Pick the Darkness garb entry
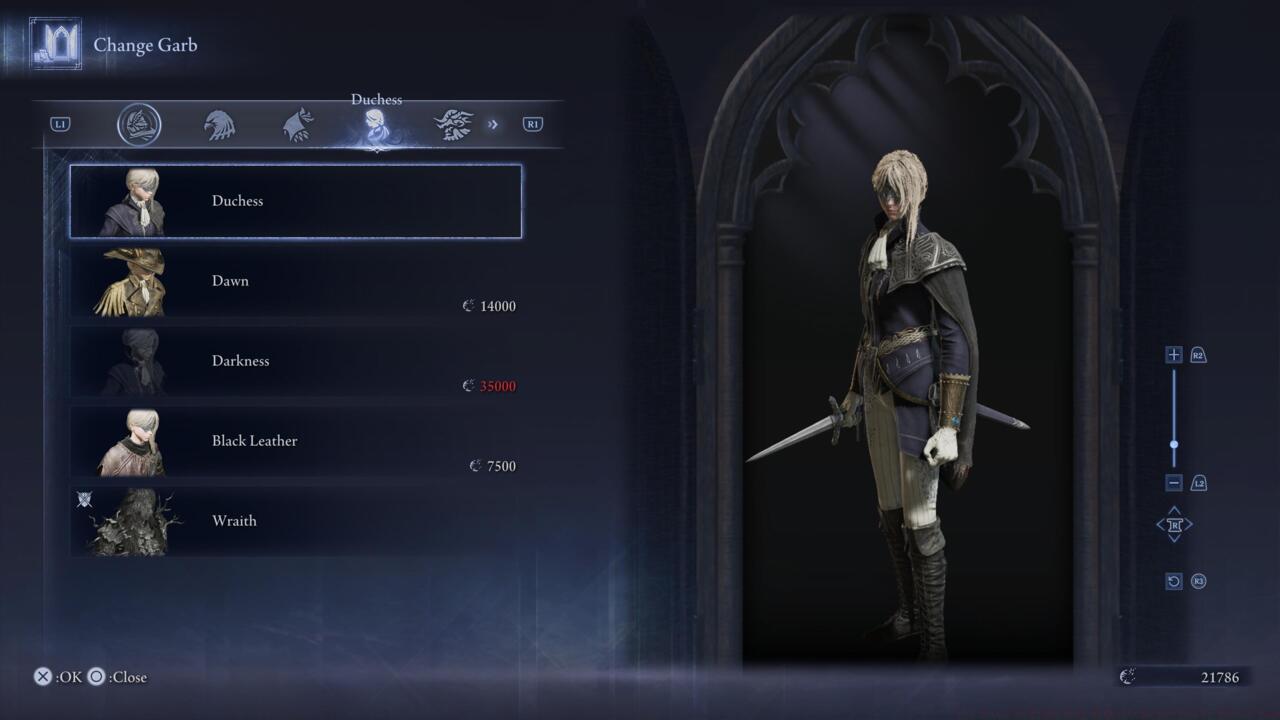 tap(296, 361)
